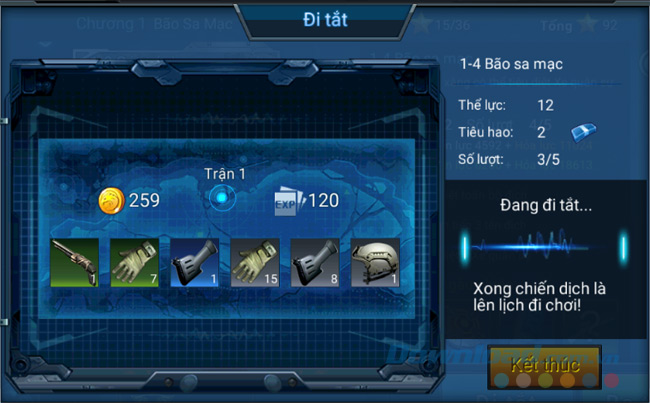
Task: Select the boot reward with quantity 8
Action: coord(315,263)
